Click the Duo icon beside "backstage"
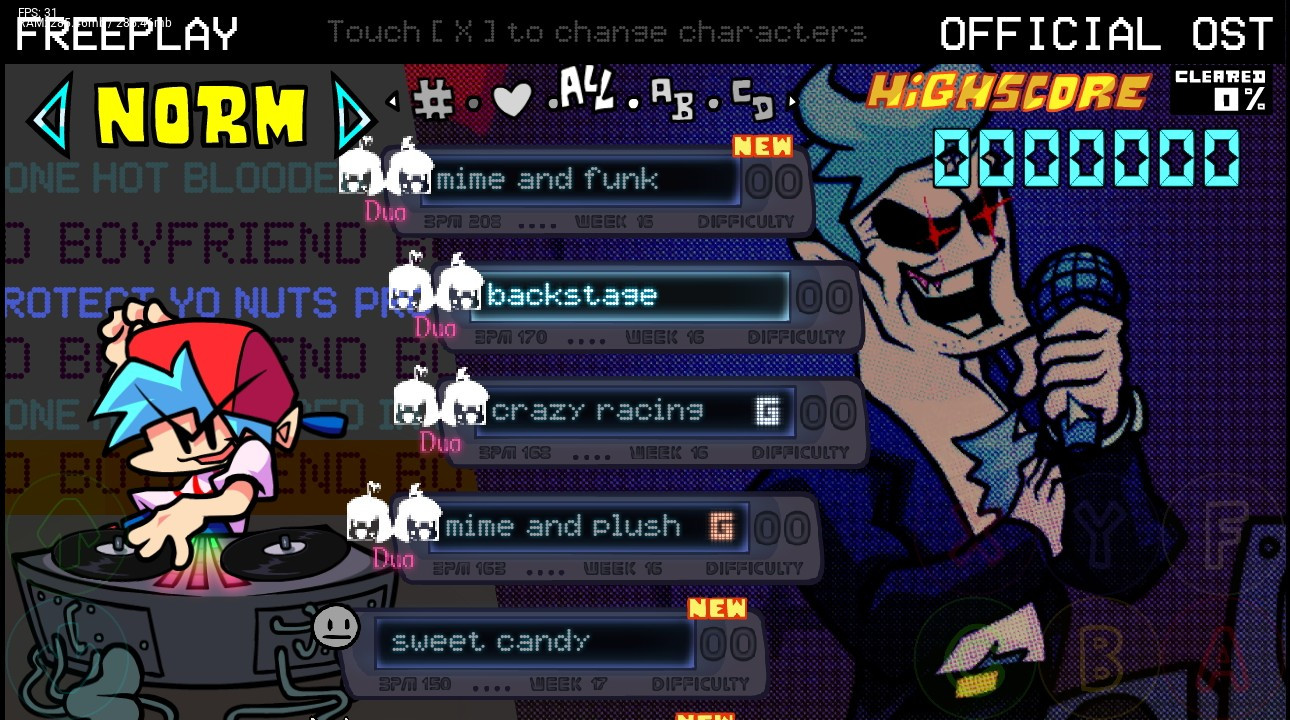 [x=435, y=296]
